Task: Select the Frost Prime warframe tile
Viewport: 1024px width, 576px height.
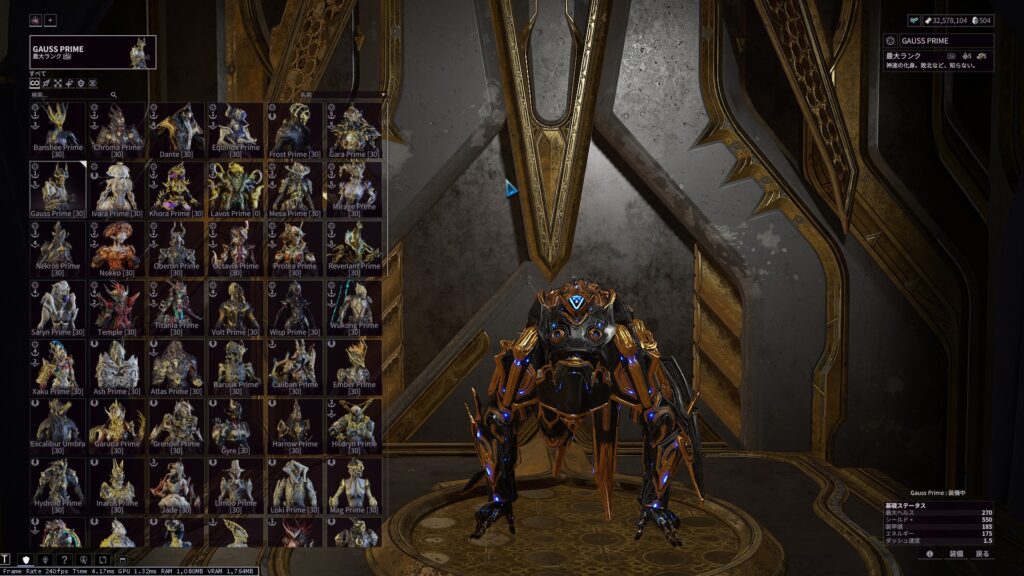Action: click(x=295, y=129)
